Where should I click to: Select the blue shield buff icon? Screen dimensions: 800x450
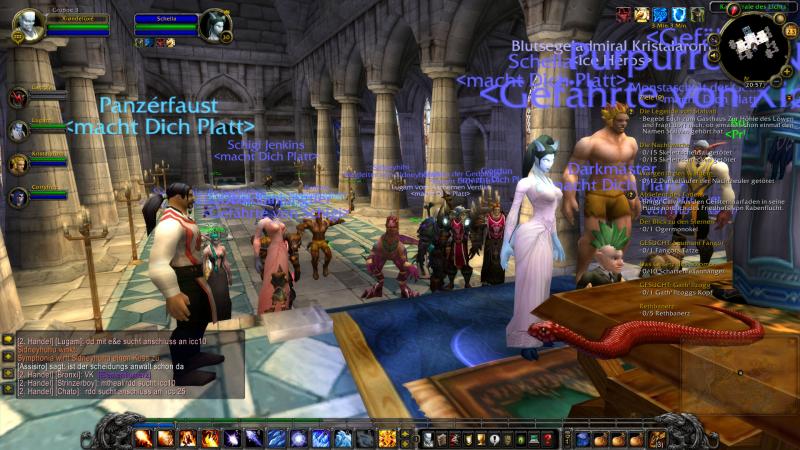pyautogui.click(x=678, y=14)
